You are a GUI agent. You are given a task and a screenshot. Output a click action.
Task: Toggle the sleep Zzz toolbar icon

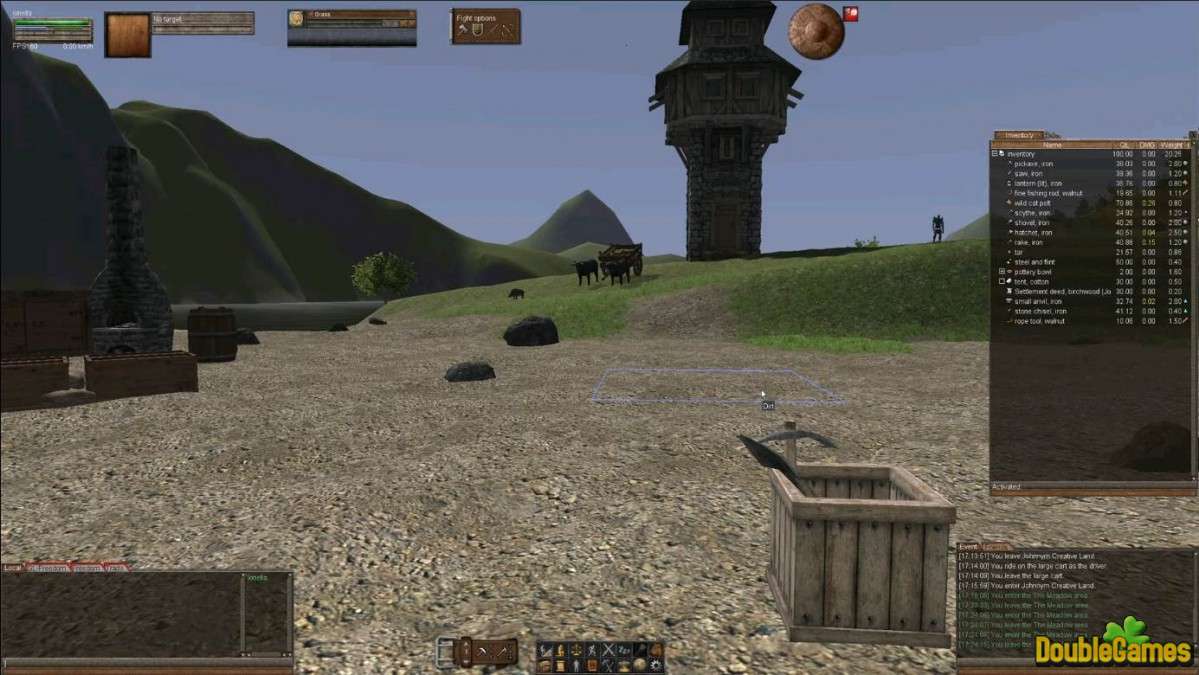[x=623, y=650]
